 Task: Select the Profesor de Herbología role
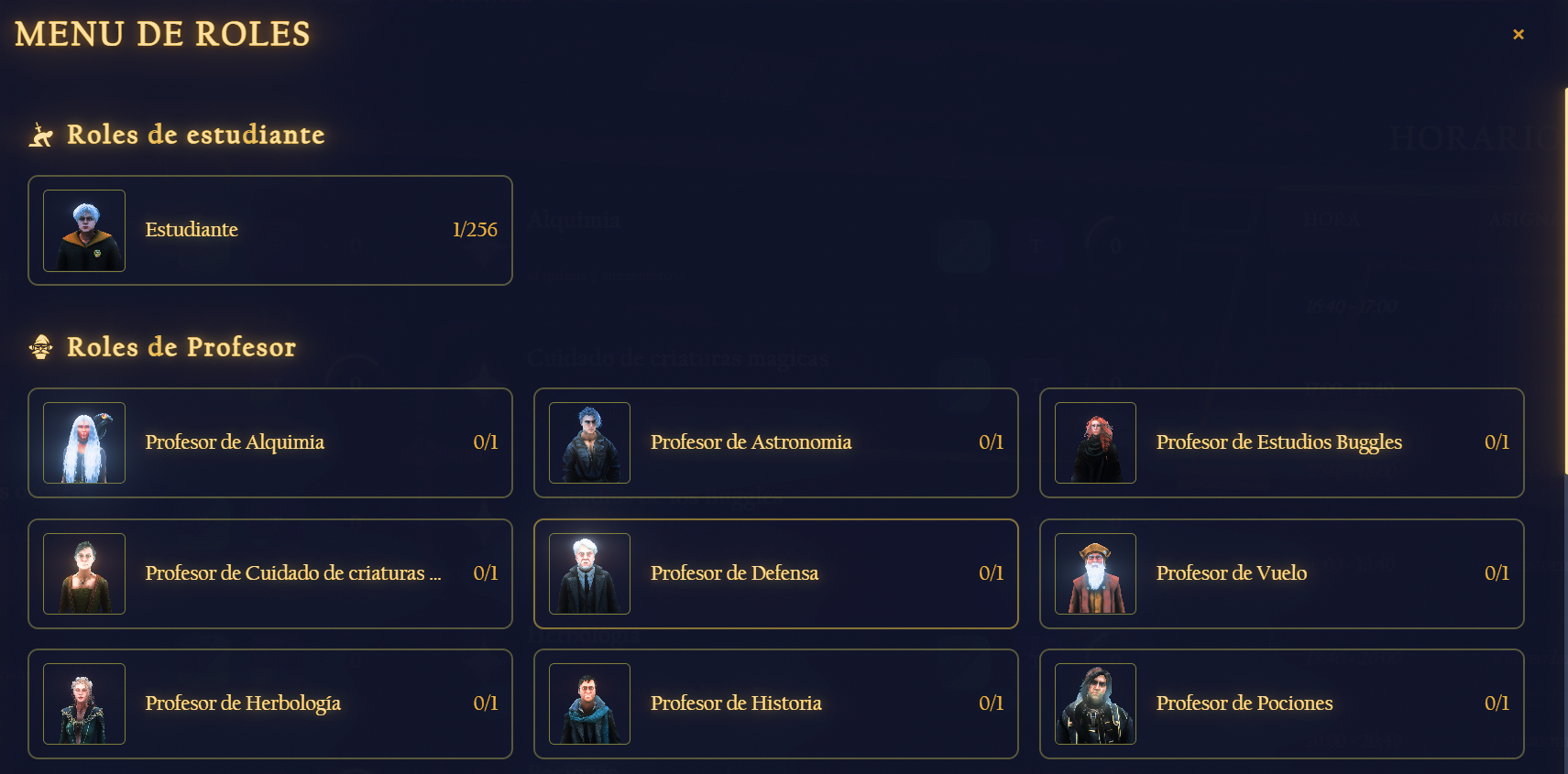(270, 703)
